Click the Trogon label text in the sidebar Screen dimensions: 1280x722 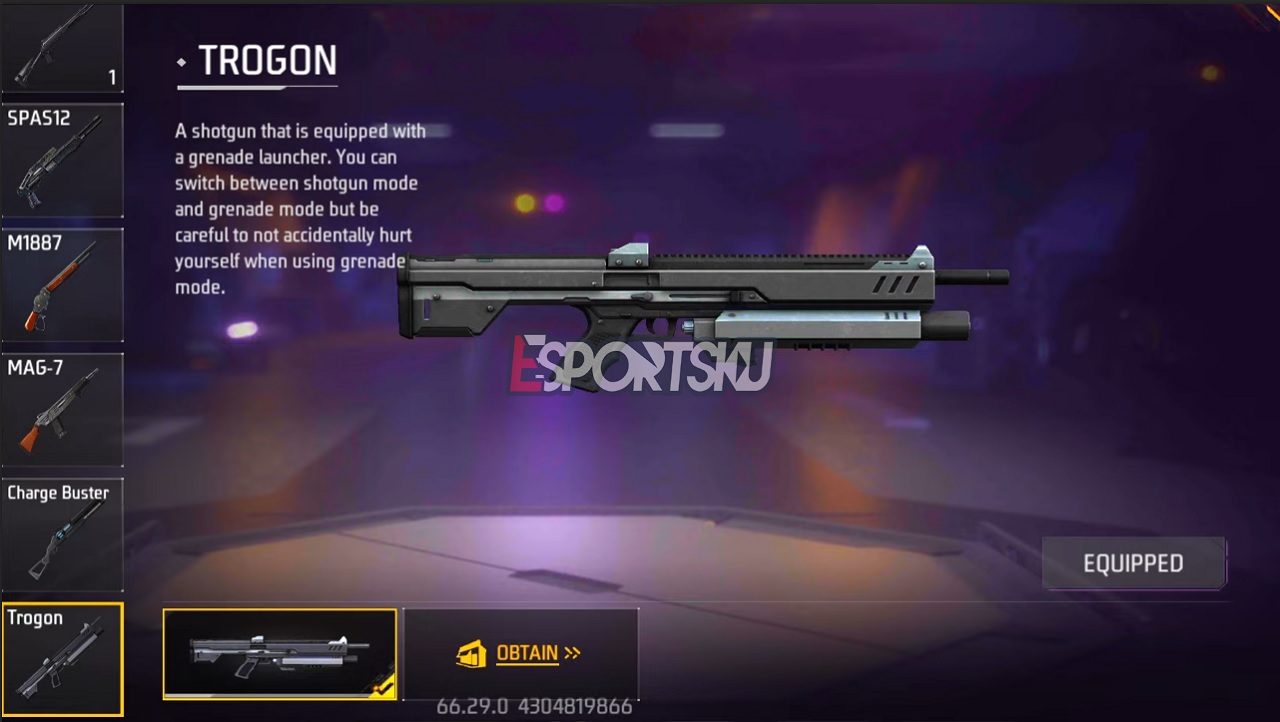[35, 618]
